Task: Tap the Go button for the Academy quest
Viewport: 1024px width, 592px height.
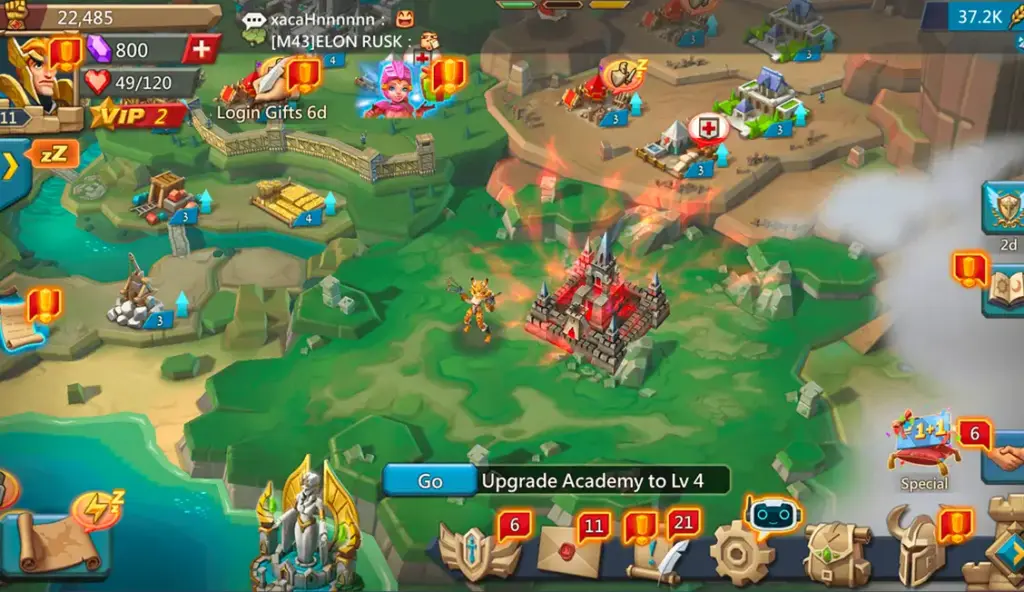Action: (430, 481)
